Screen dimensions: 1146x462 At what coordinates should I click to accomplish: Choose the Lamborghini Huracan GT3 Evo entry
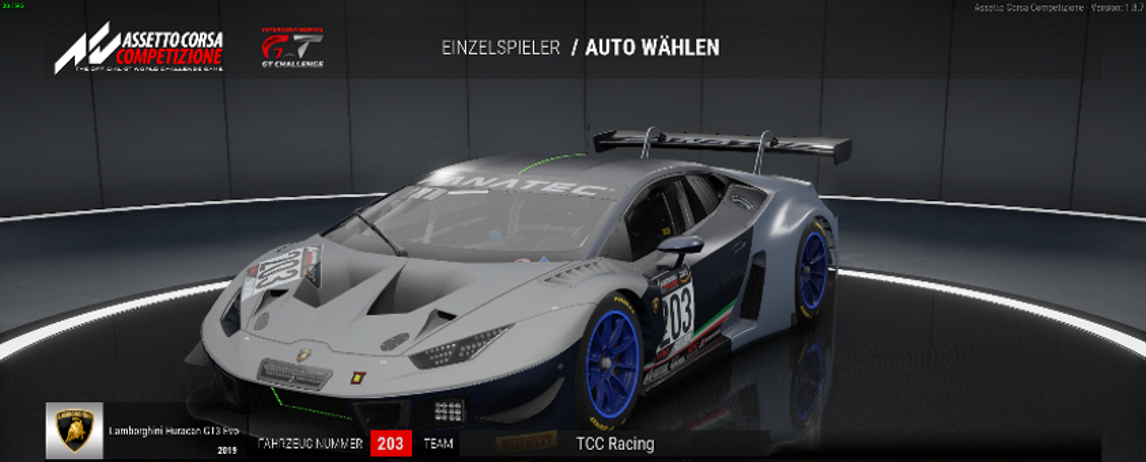[x=166, y=431]
